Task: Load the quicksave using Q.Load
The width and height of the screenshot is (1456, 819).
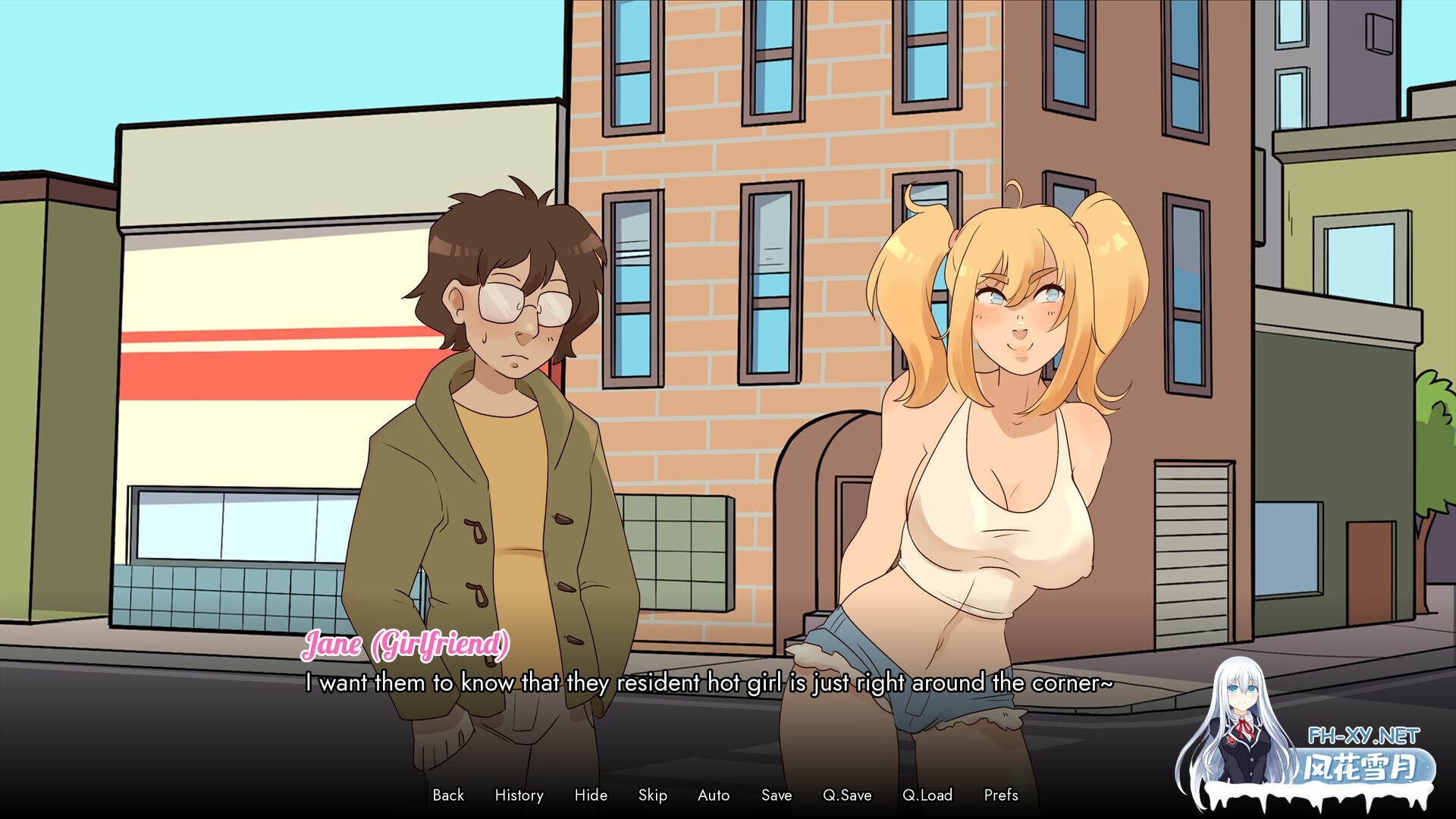Action: click(927, 795)
